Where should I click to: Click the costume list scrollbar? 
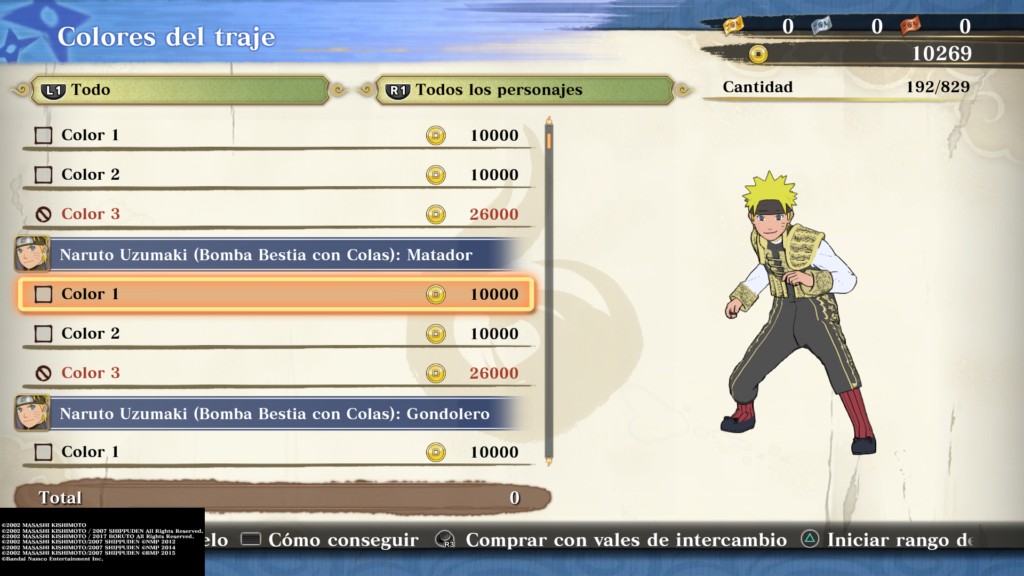pyautogui.click(x=548, y=290)
